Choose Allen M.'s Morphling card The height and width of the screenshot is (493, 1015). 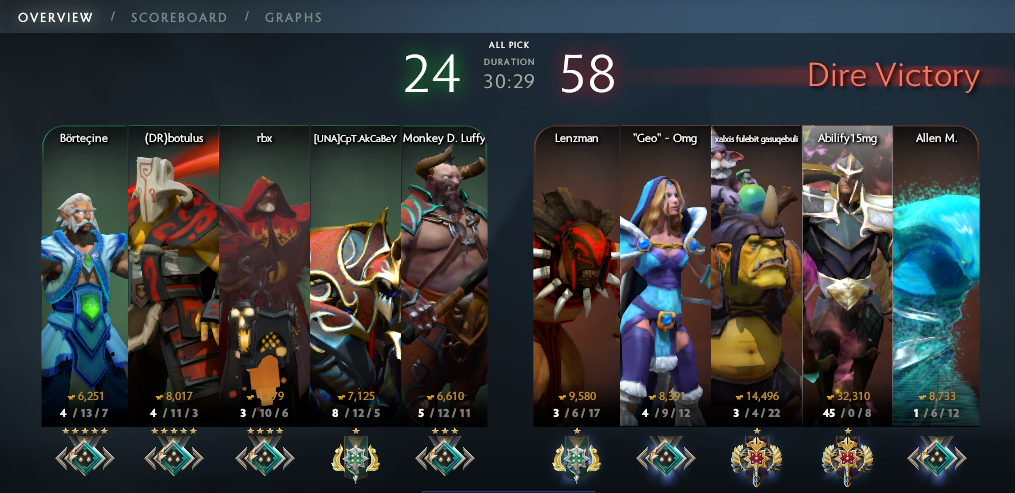[x=936, y=270]
